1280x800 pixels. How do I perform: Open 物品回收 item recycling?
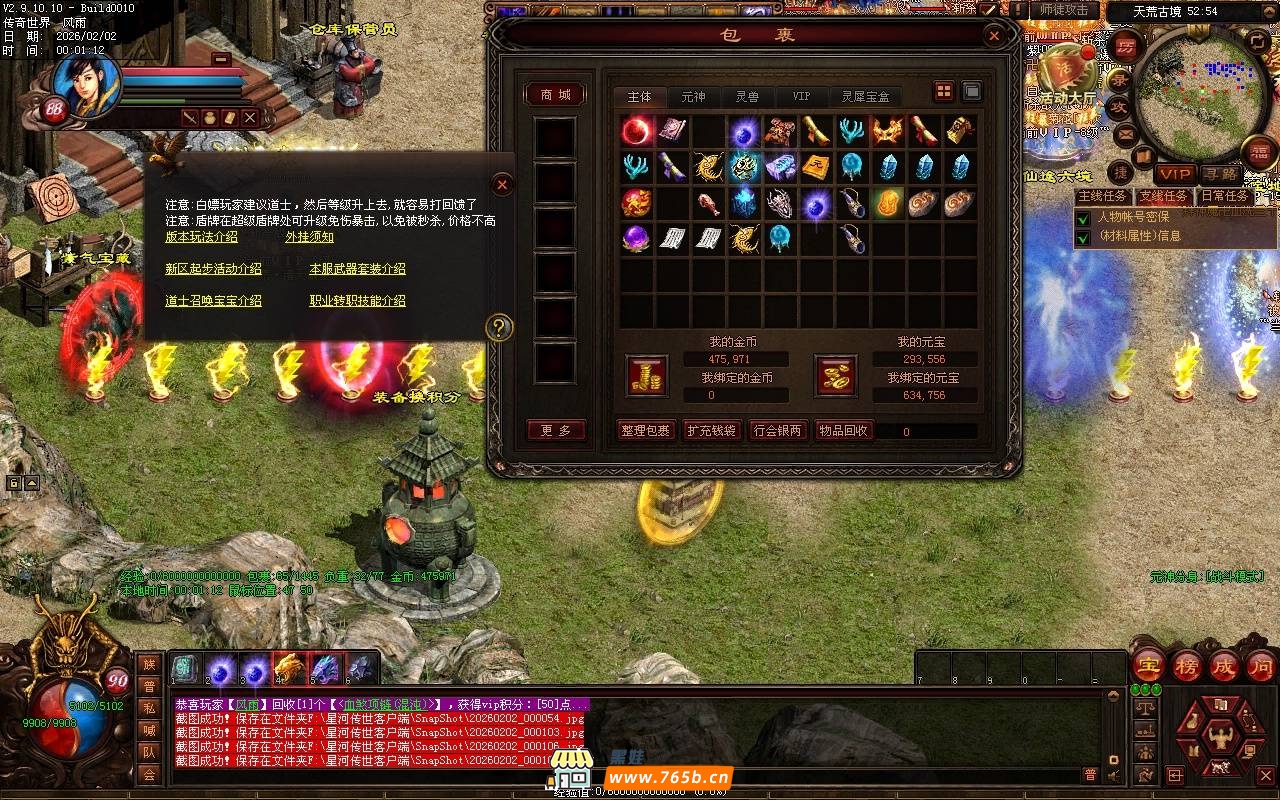pos(844,431)
